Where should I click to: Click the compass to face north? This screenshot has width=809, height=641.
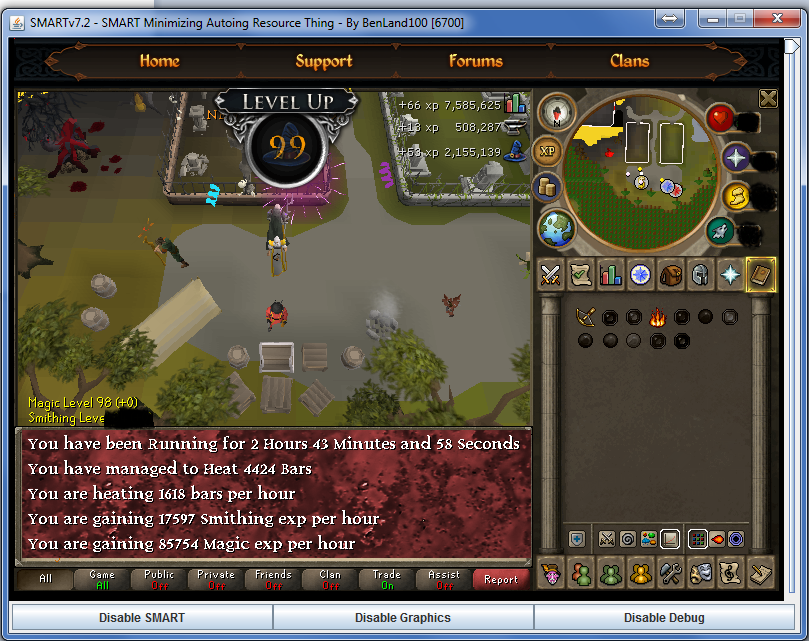(557, 111)
